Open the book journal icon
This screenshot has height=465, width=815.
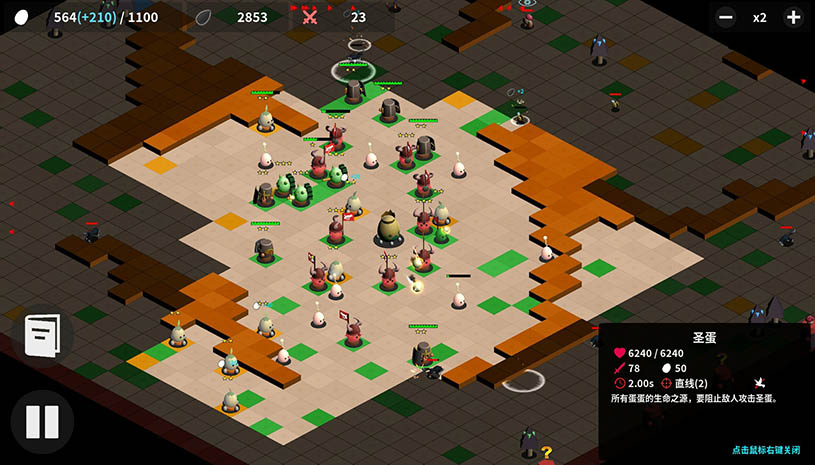(42, 336)
